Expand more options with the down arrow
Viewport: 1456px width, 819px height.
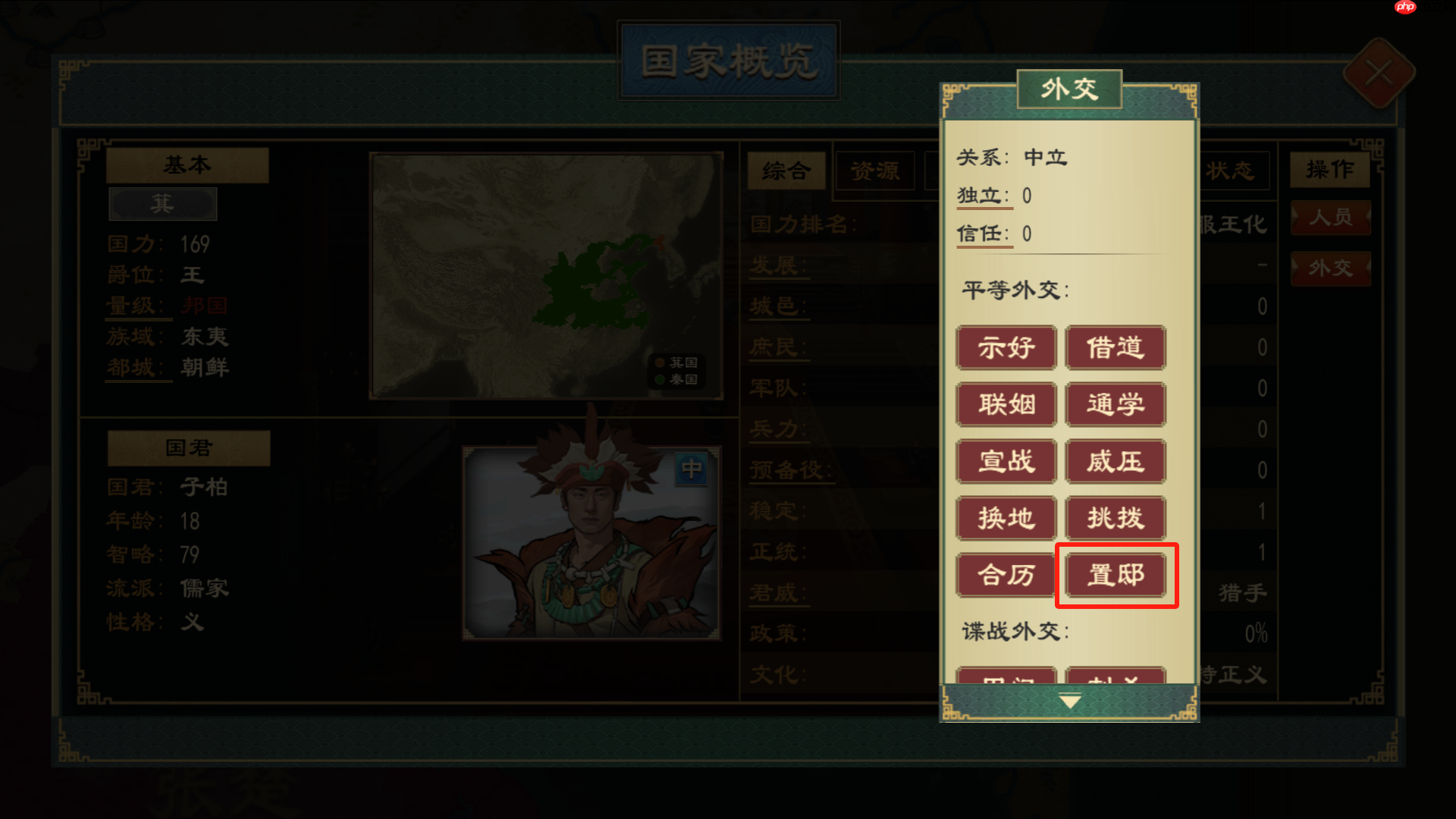pyautogui.click(x=1068, y=699)
